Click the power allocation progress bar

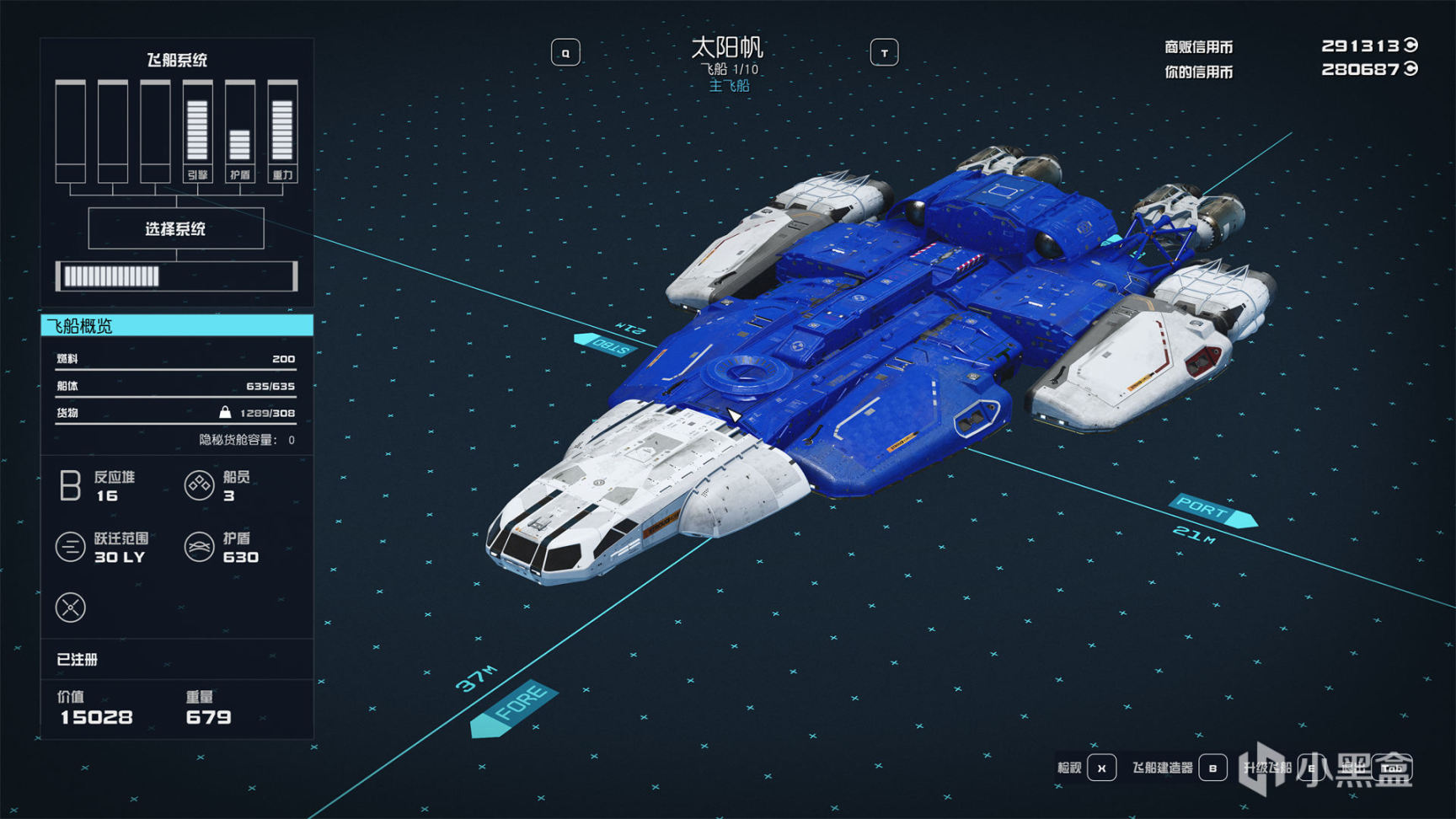tap(175, 276)
